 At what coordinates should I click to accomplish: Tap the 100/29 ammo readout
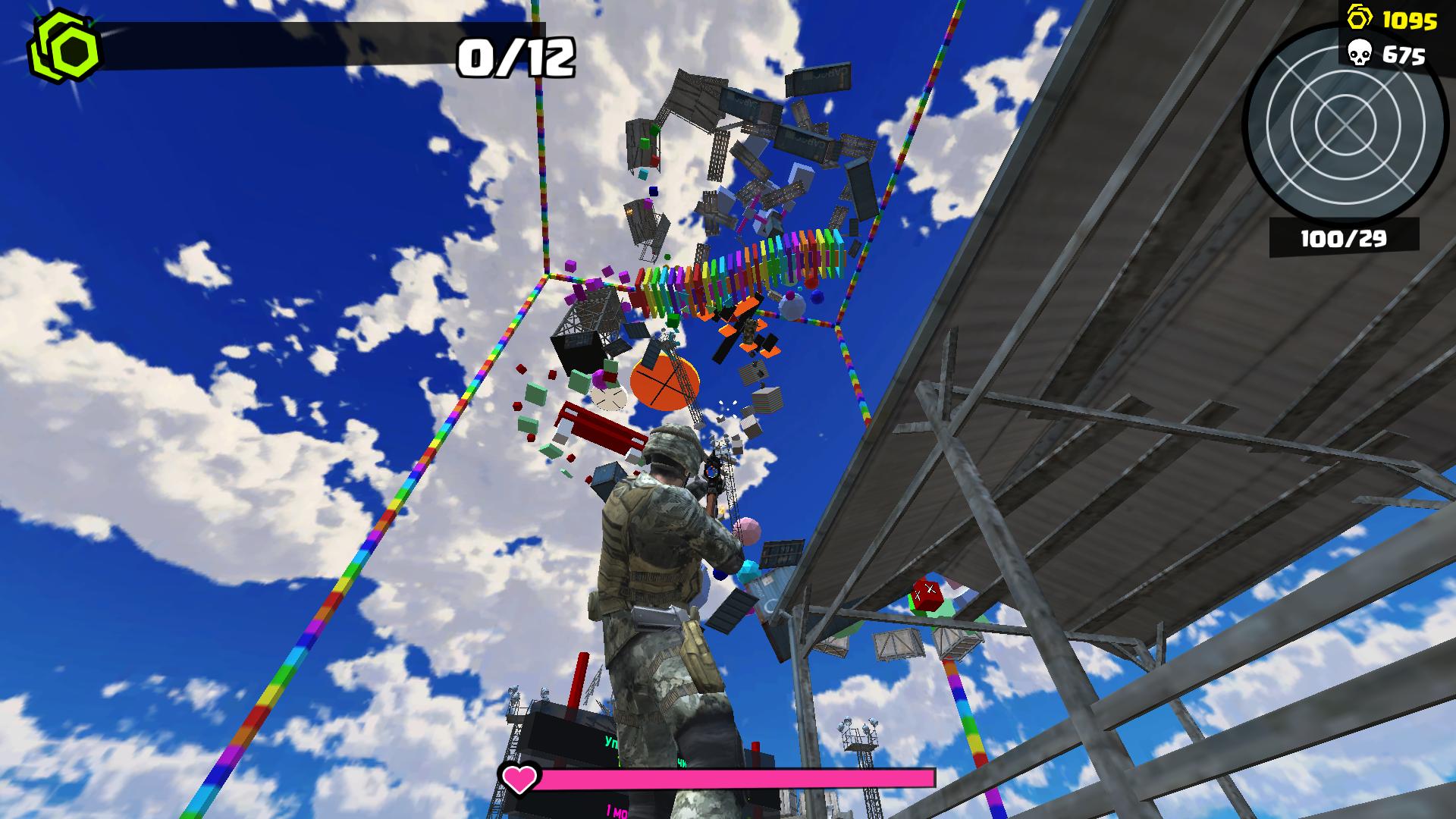point(1344,237)
